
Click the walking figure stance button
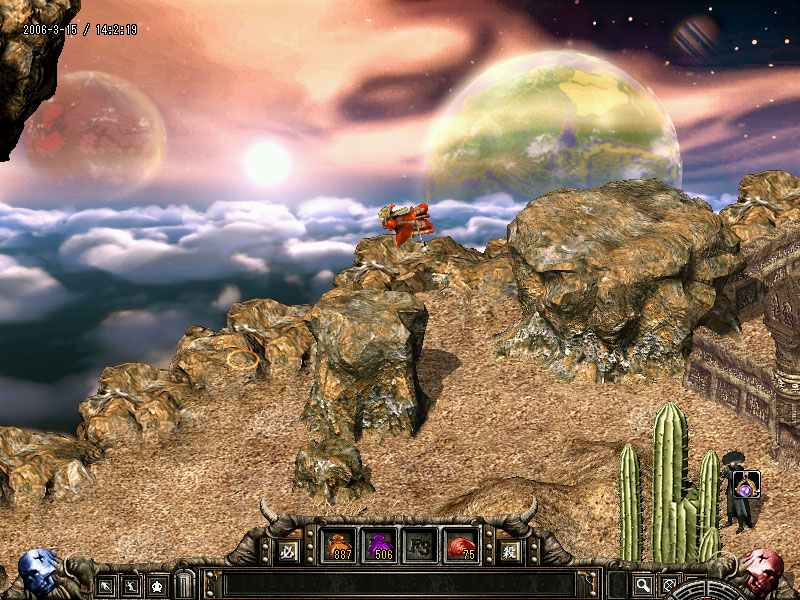(106, 585)
